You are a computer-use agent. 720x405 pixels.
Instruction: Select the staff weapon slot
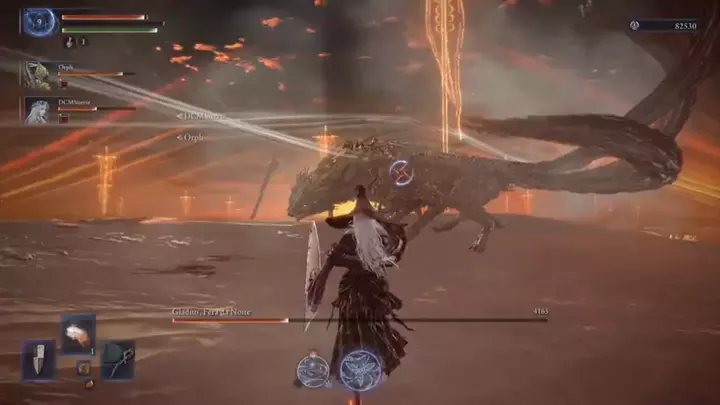click(x=117, y=360)
